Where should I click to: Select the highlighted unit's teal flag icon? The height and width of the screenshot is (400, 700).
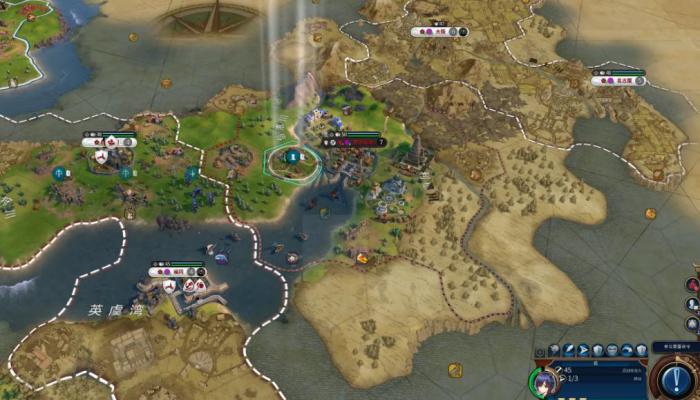tap(292, 156)
